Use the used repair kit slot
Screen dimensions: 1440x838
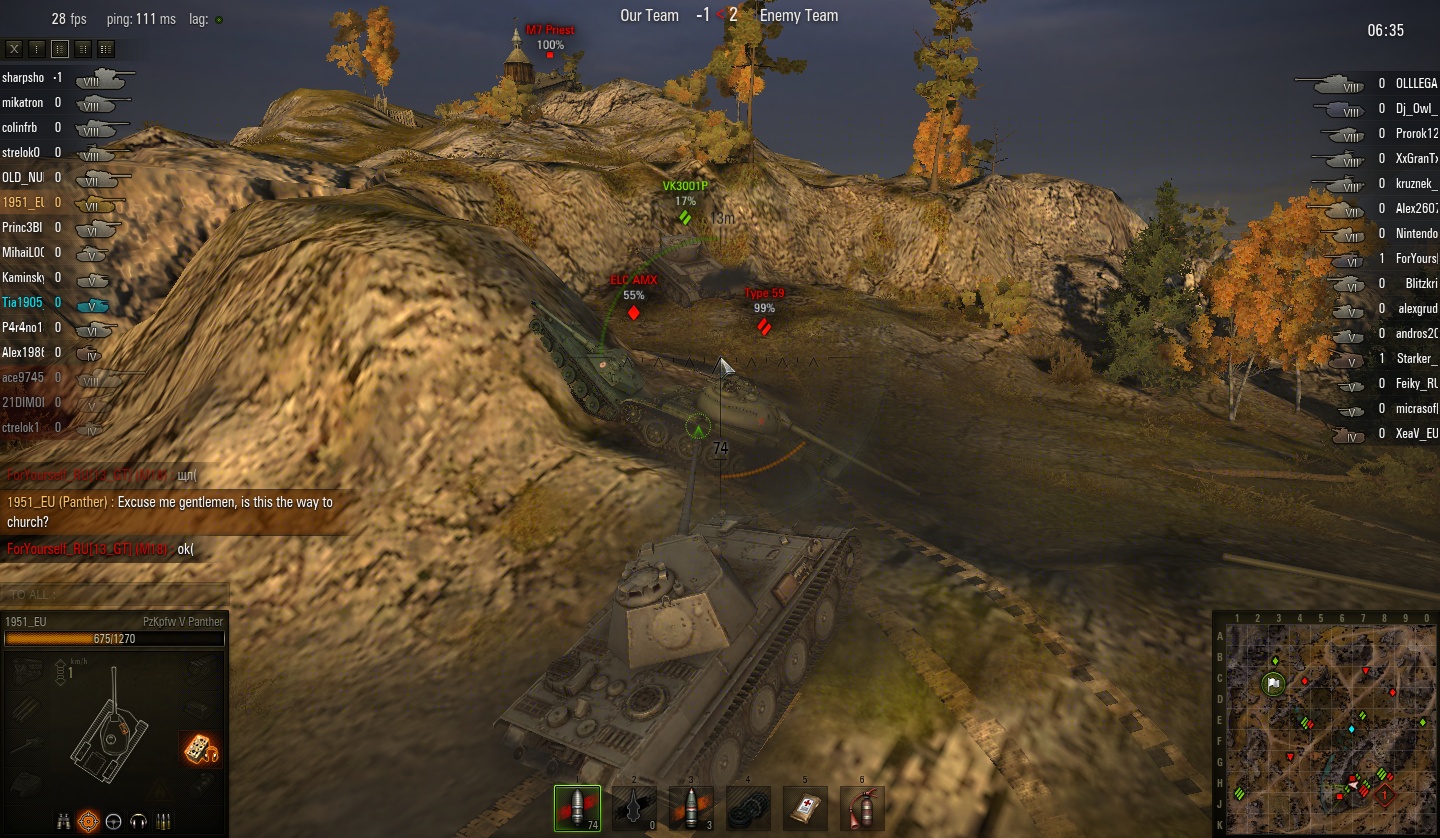pos(748,808)
